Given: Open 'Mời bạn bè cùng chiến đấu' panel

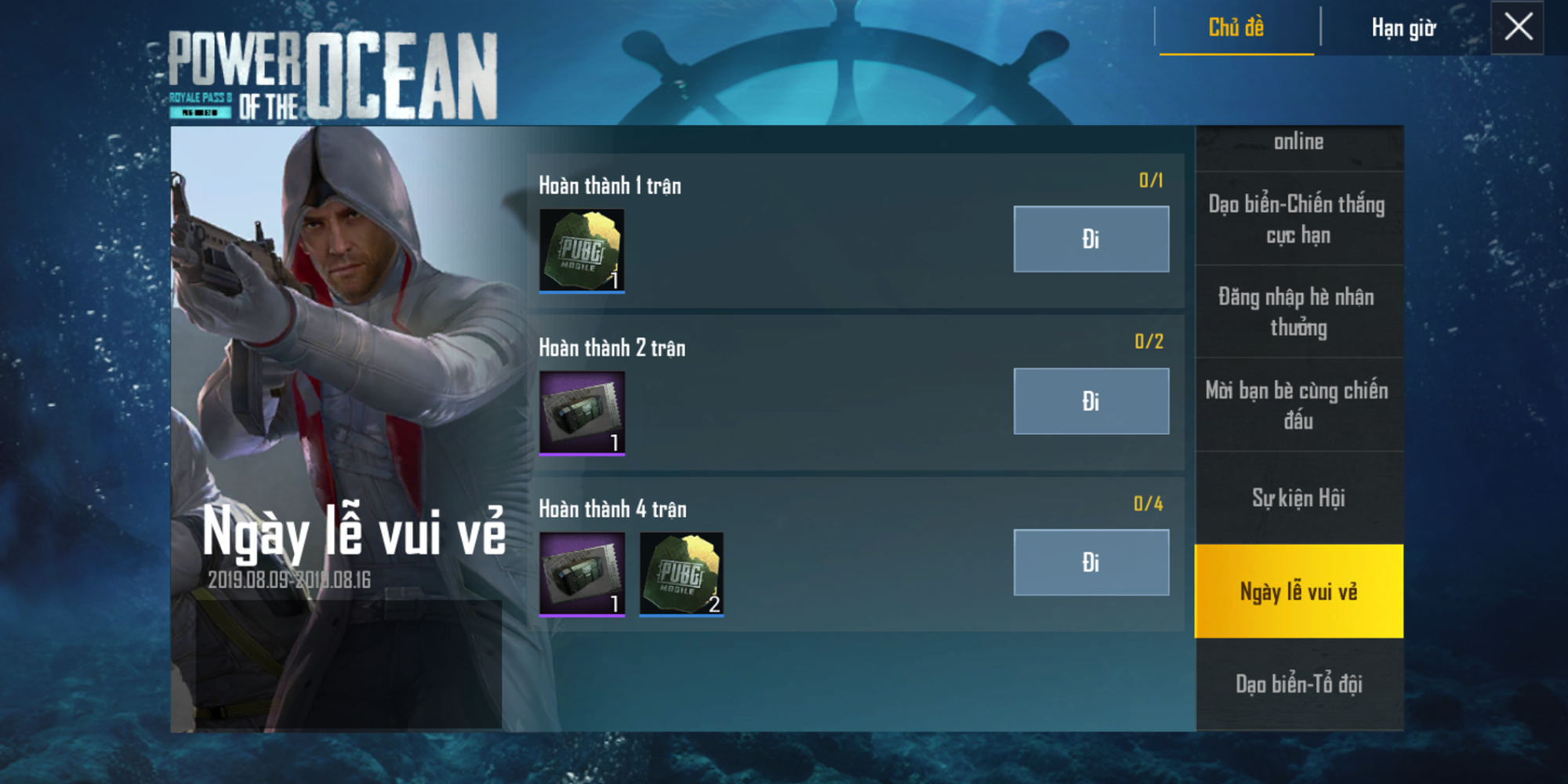Looking at the screenshot, I should pyautogui.click(x=1298, y=405).
